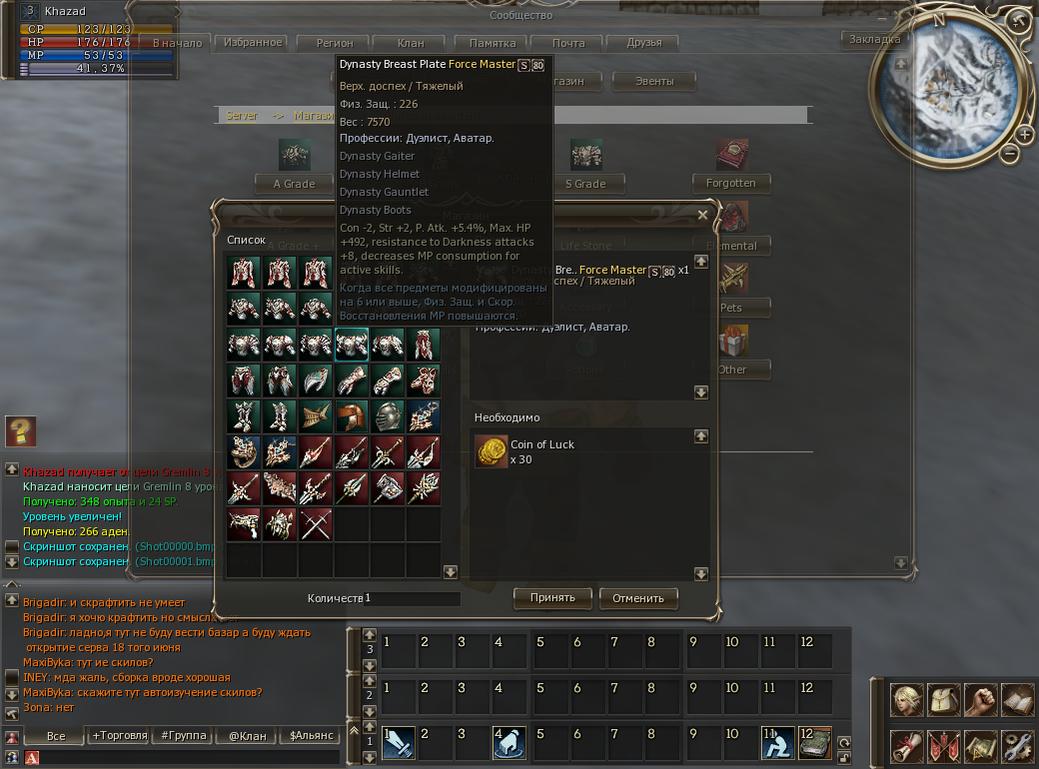Show the @Клан chat channel
Image resolution: width=1039 pixels, height=769 pixels.
[x=246, y=735]
